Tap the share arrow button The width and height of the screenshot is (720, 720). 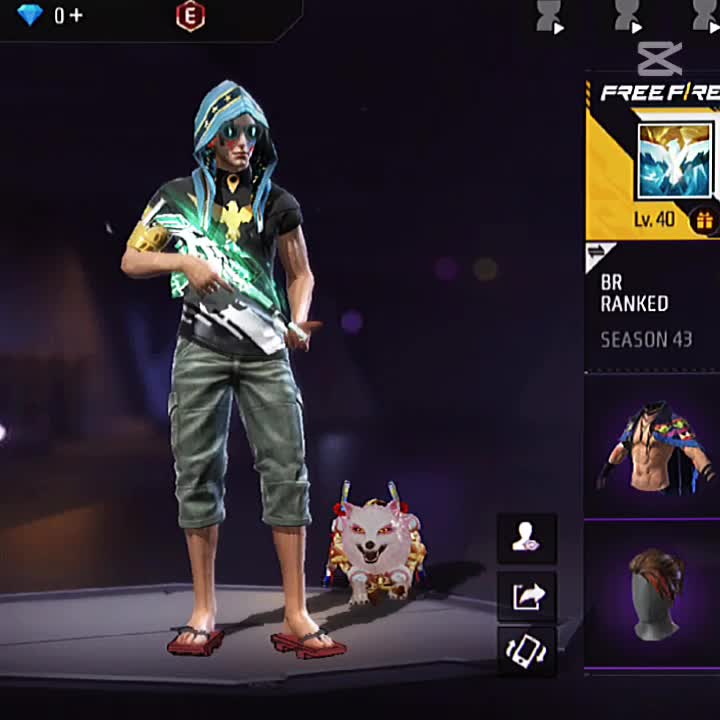[x=526, y=597]
